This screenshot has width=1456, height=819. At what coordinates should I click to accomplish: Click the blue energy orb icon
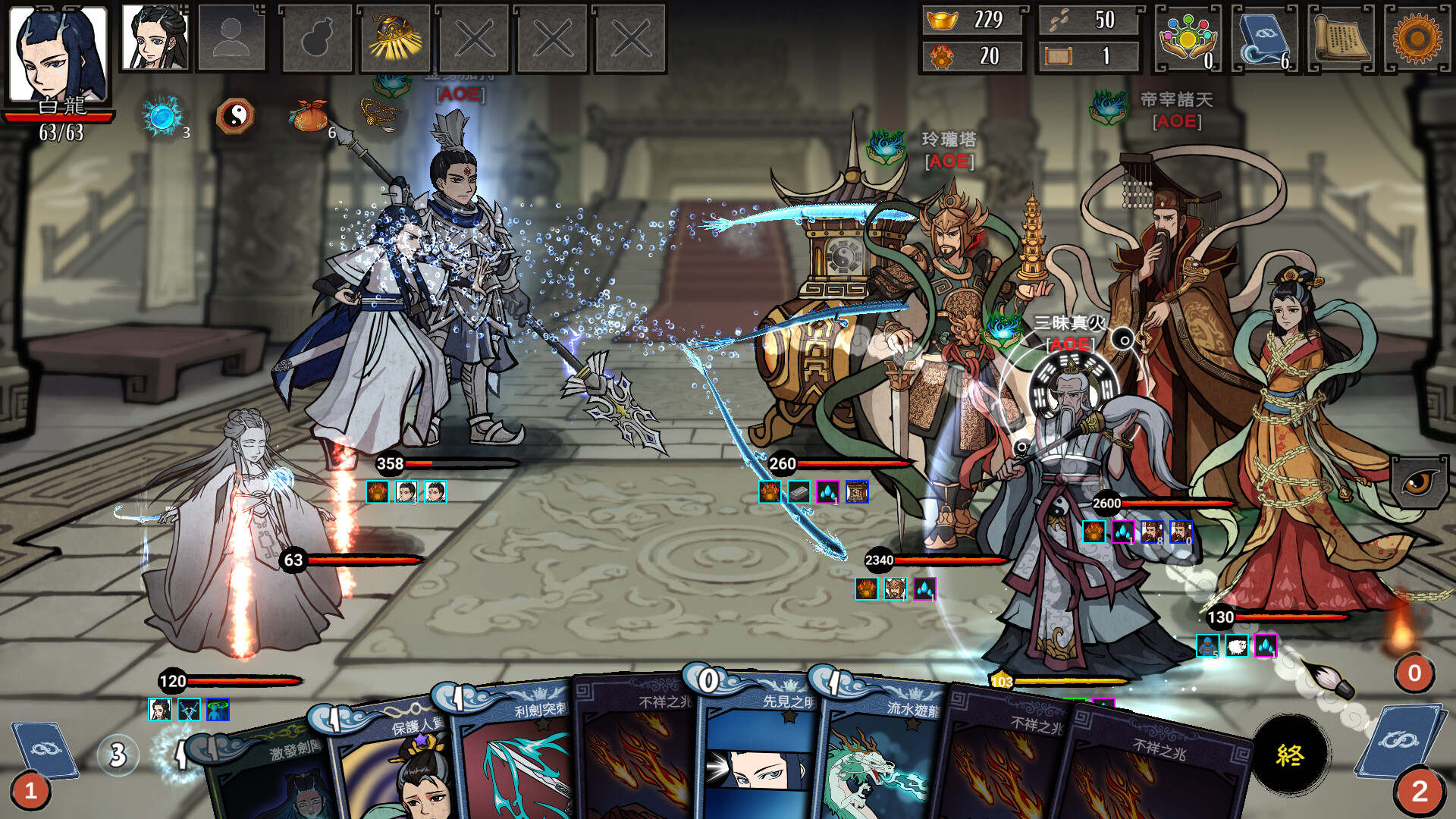coord(162,116)
